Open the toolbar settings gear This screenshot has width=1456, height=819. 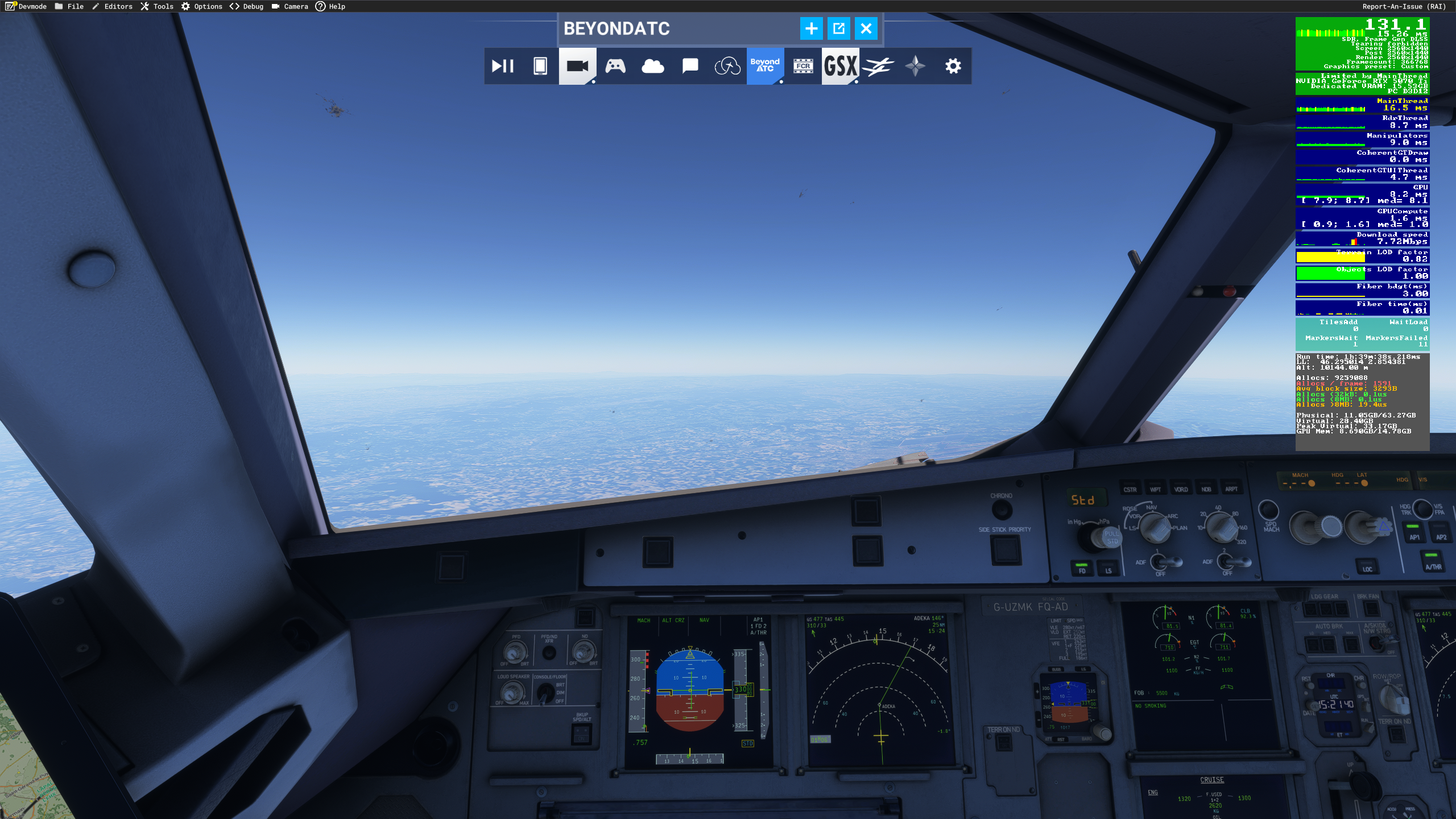[x=953, y=67]
